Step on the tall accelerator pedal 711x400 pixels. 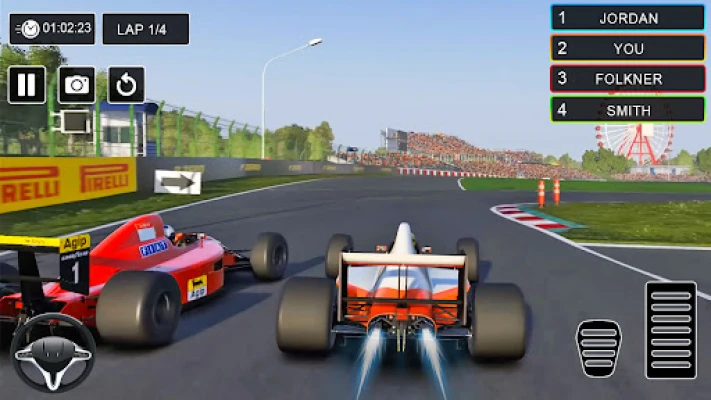click(671, 330)
